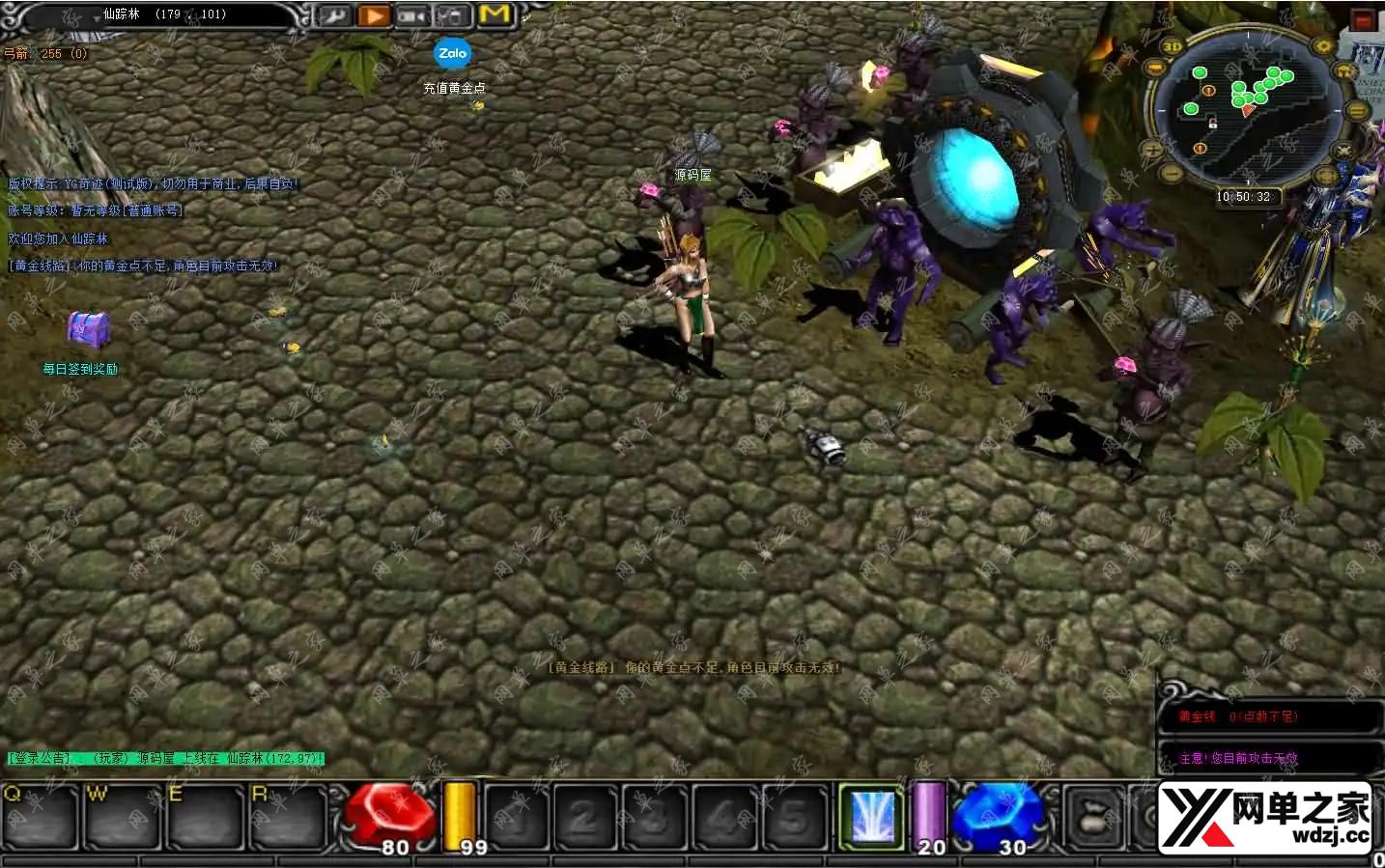Image resolution: width=1385 pixels, height=868 pixels.
Task: Toggle the video camera recording button
Action: point(412,15)
